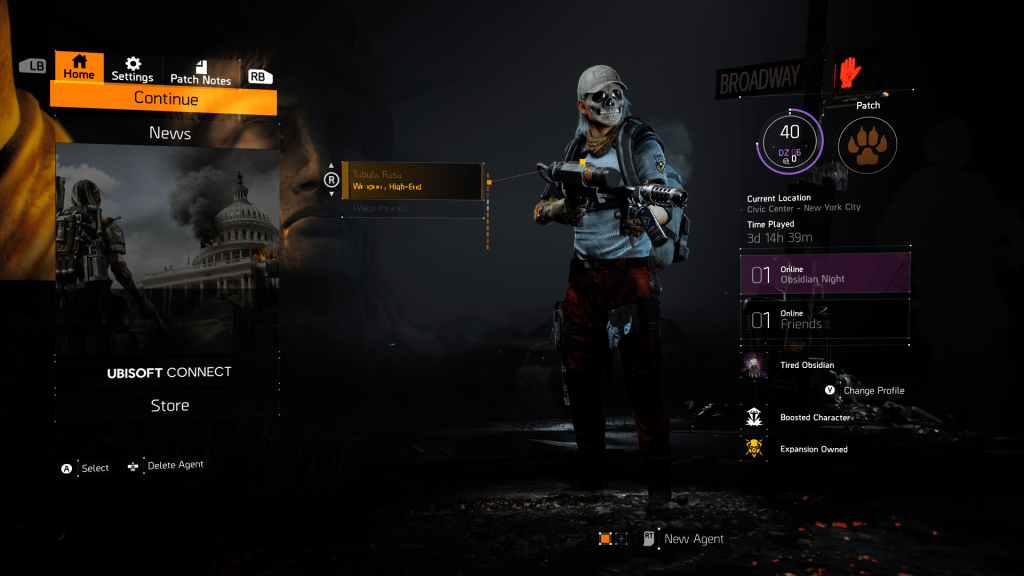
Task: Show the Patch Notes tab
Action: (x=200, y=72)
